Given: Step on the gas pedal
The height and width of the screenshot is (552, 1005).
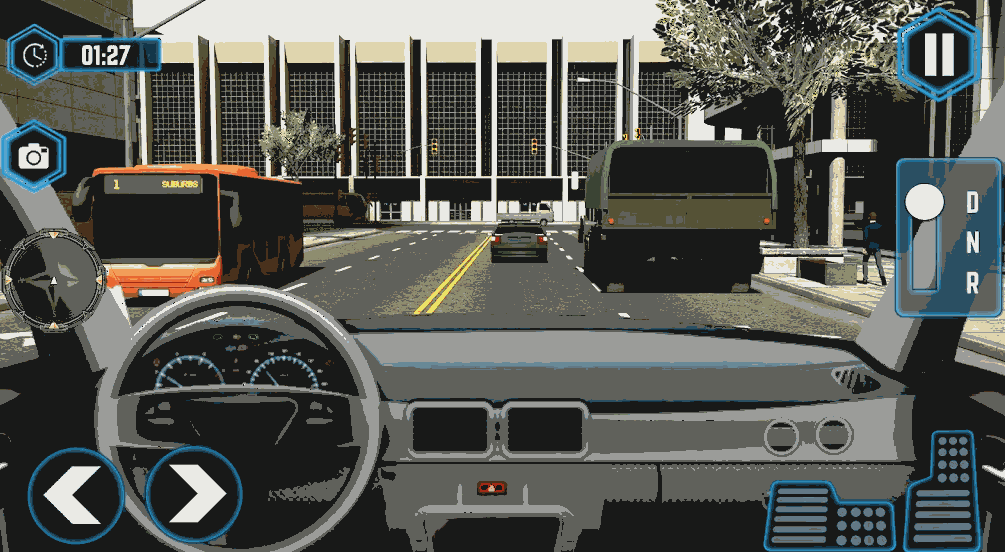Looking at the screenshot, I should click(942, 490).
